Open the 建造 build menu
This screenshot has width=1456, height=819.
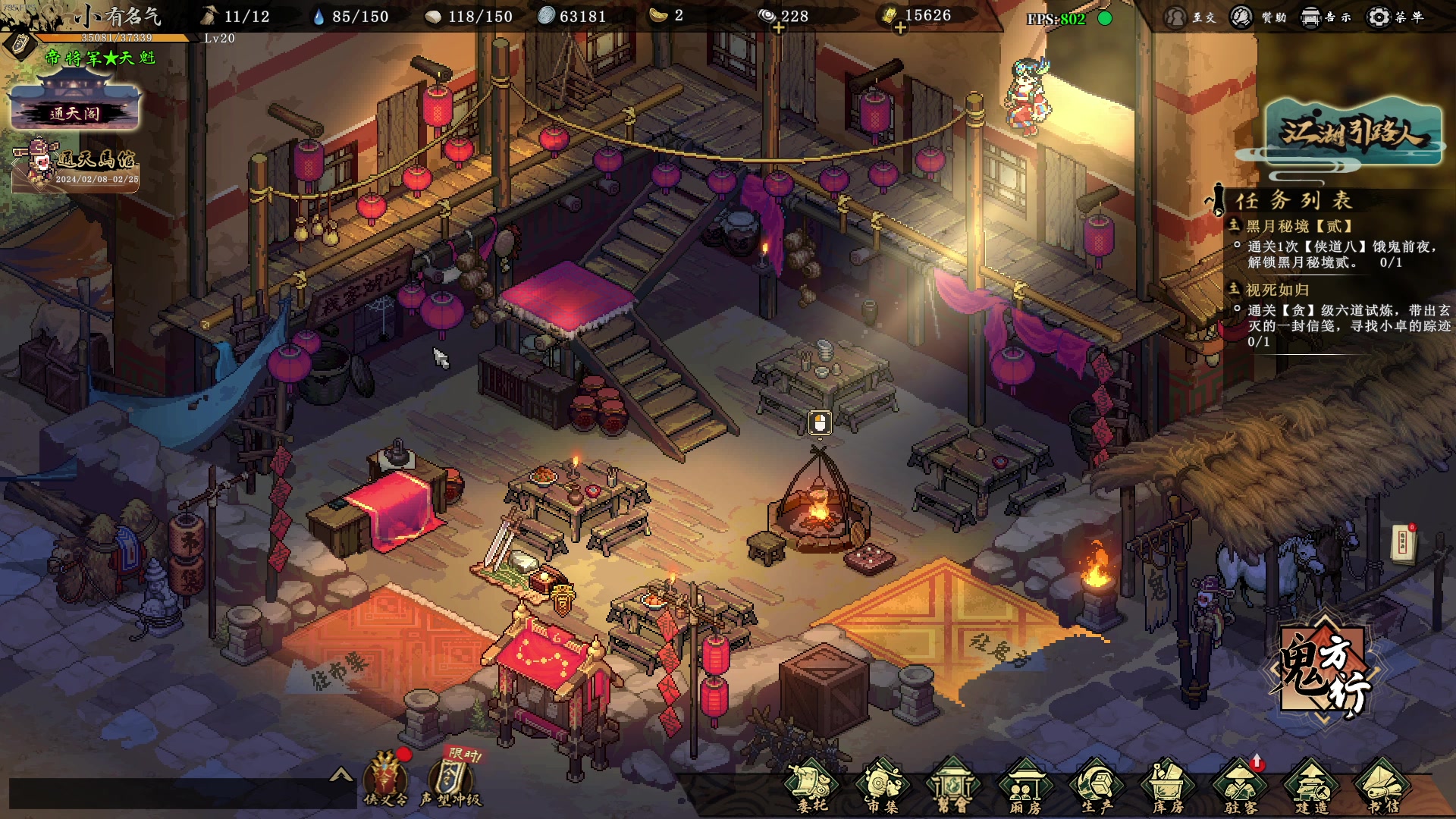coord(1312,786)
